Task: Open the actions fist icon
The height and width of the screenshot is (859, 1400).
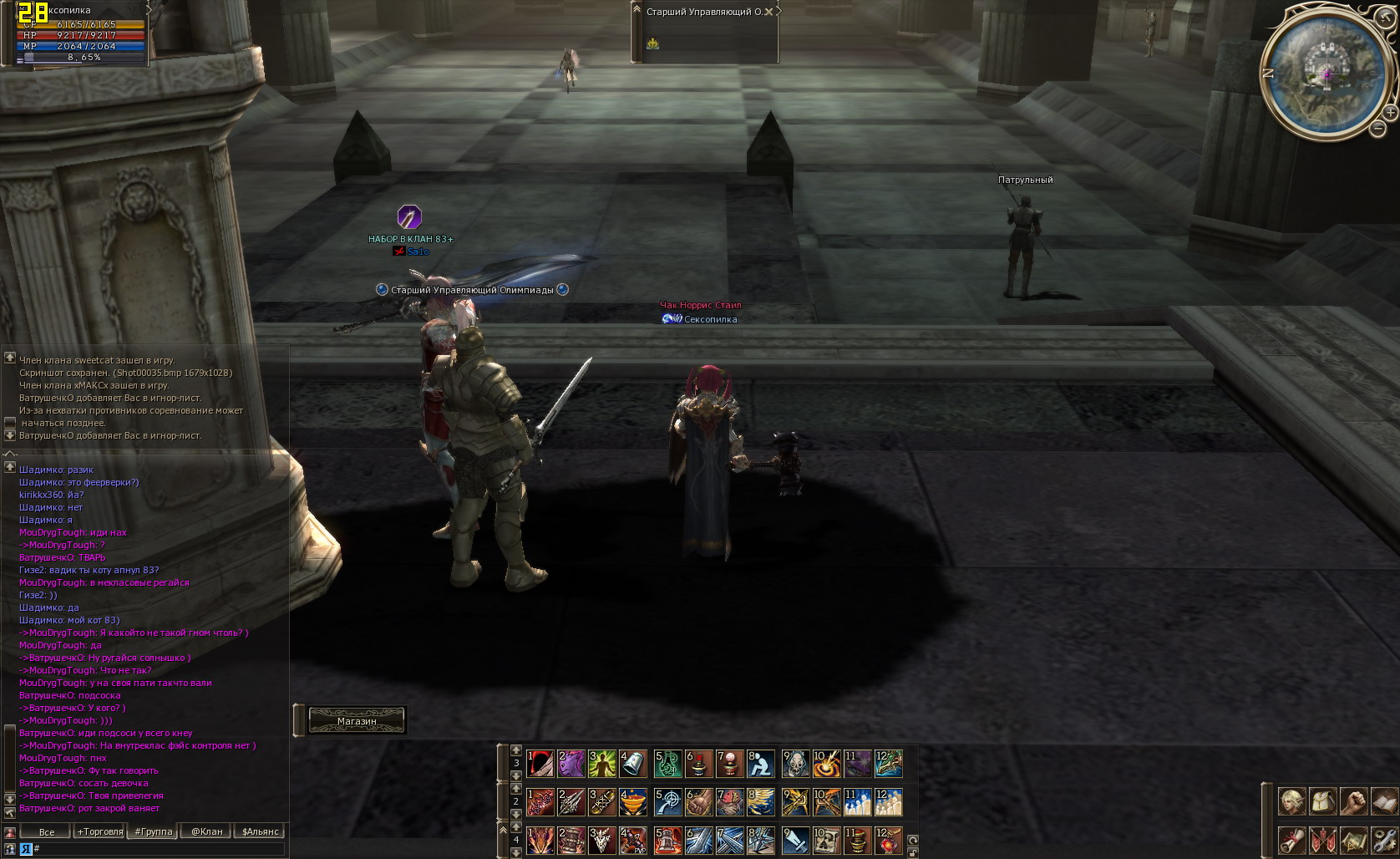Action: [x=1353, y=801]
